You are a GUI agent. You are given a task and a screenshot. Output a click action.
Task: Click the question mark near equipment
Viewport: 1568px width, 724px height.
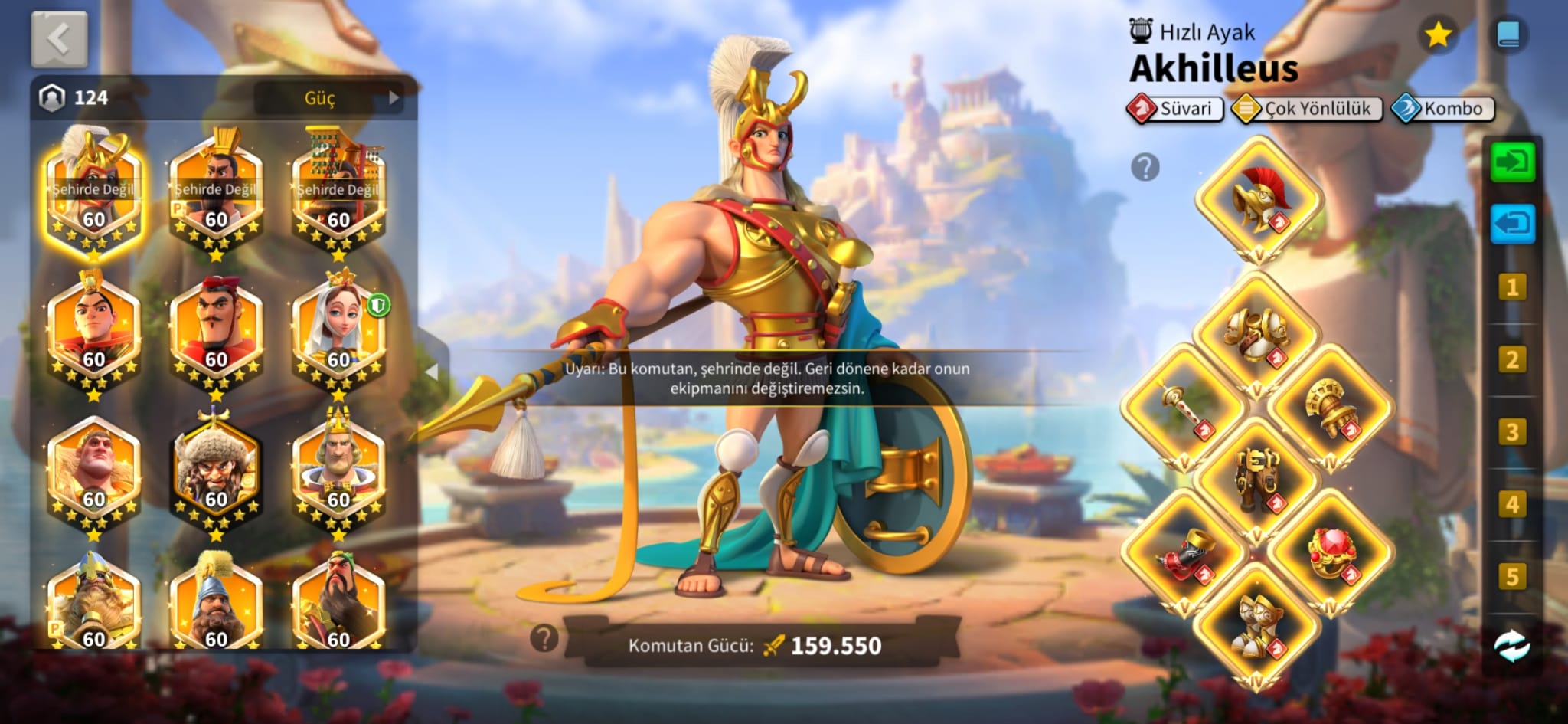1145,167
